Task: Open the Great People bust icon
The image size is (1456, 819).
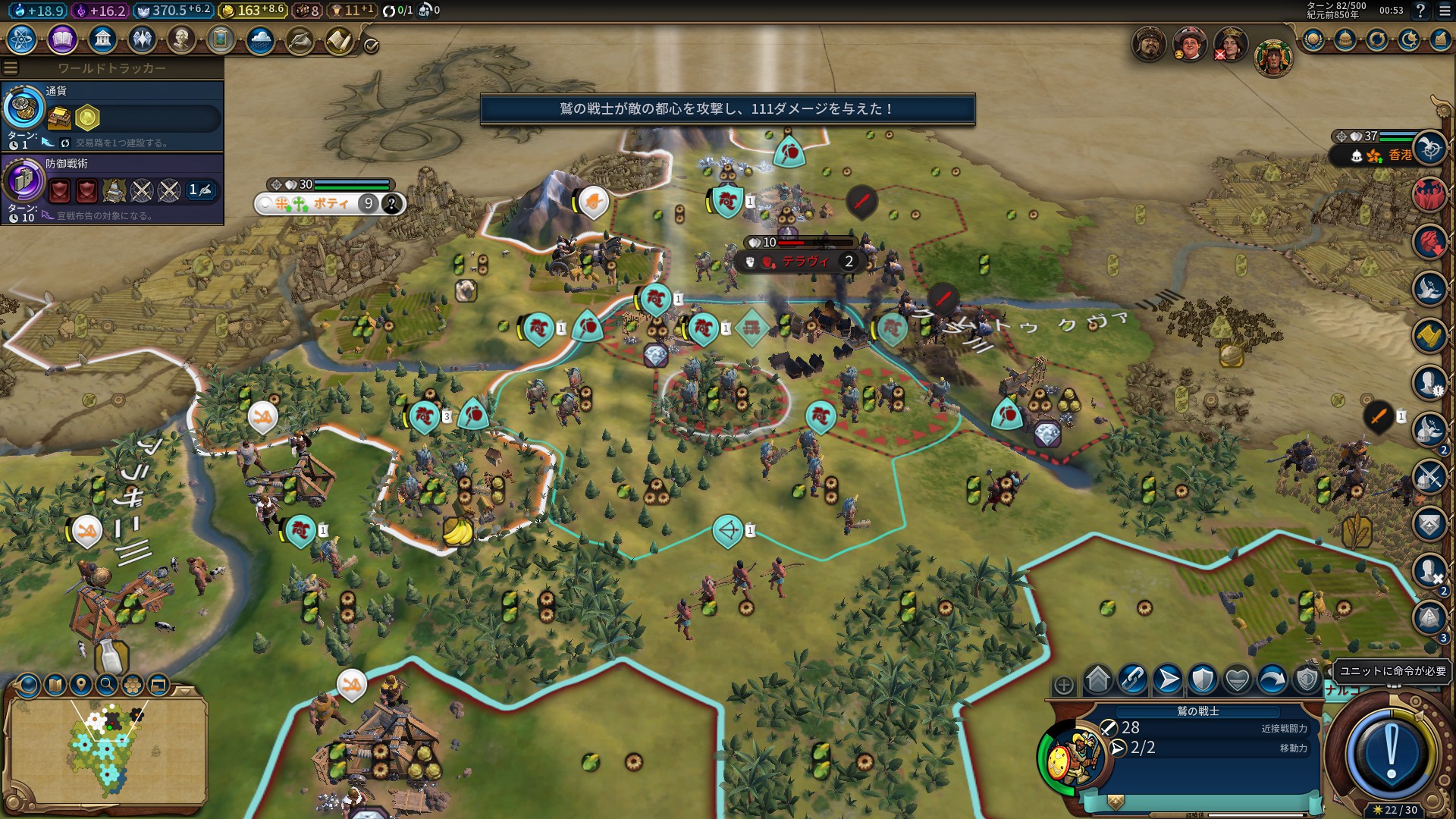Action: click(181, 39)
